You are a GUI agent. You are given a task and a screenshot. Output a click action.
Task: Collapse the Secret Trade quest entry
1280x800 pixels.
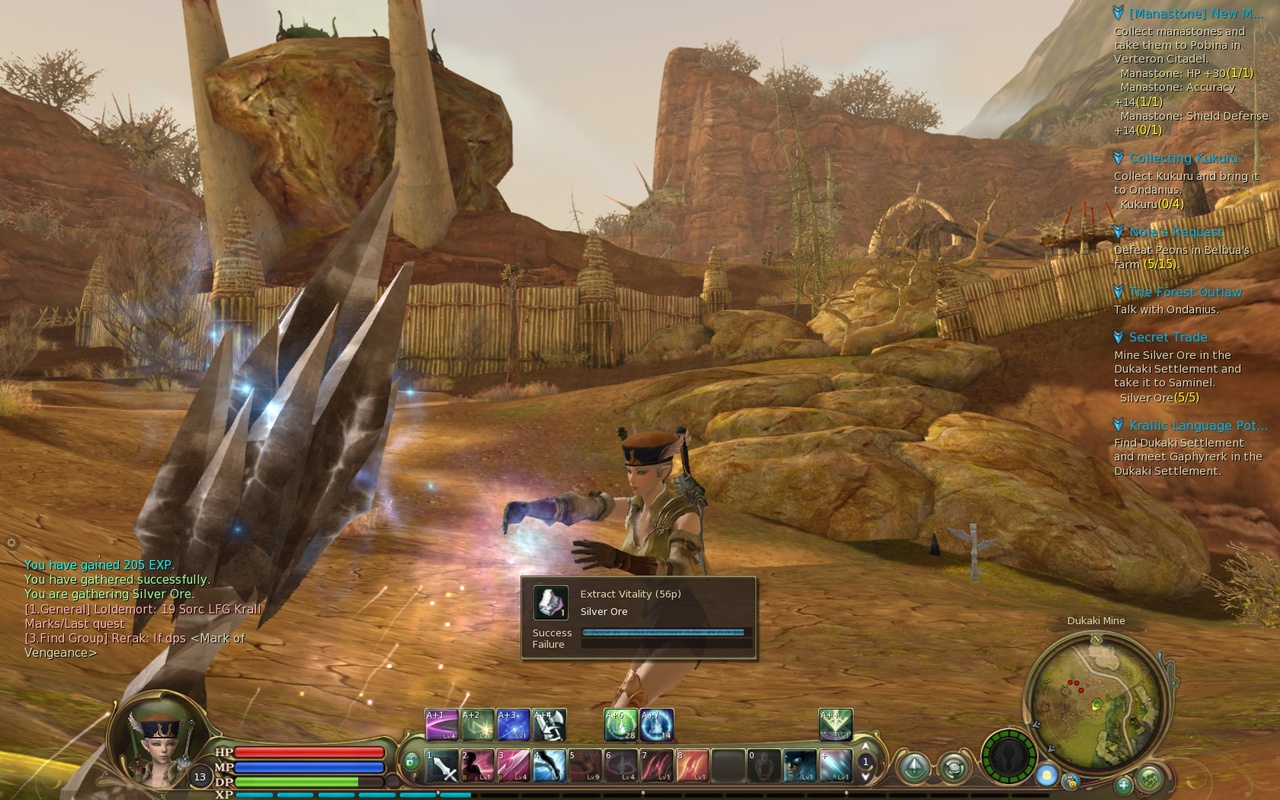point(1117,337)
